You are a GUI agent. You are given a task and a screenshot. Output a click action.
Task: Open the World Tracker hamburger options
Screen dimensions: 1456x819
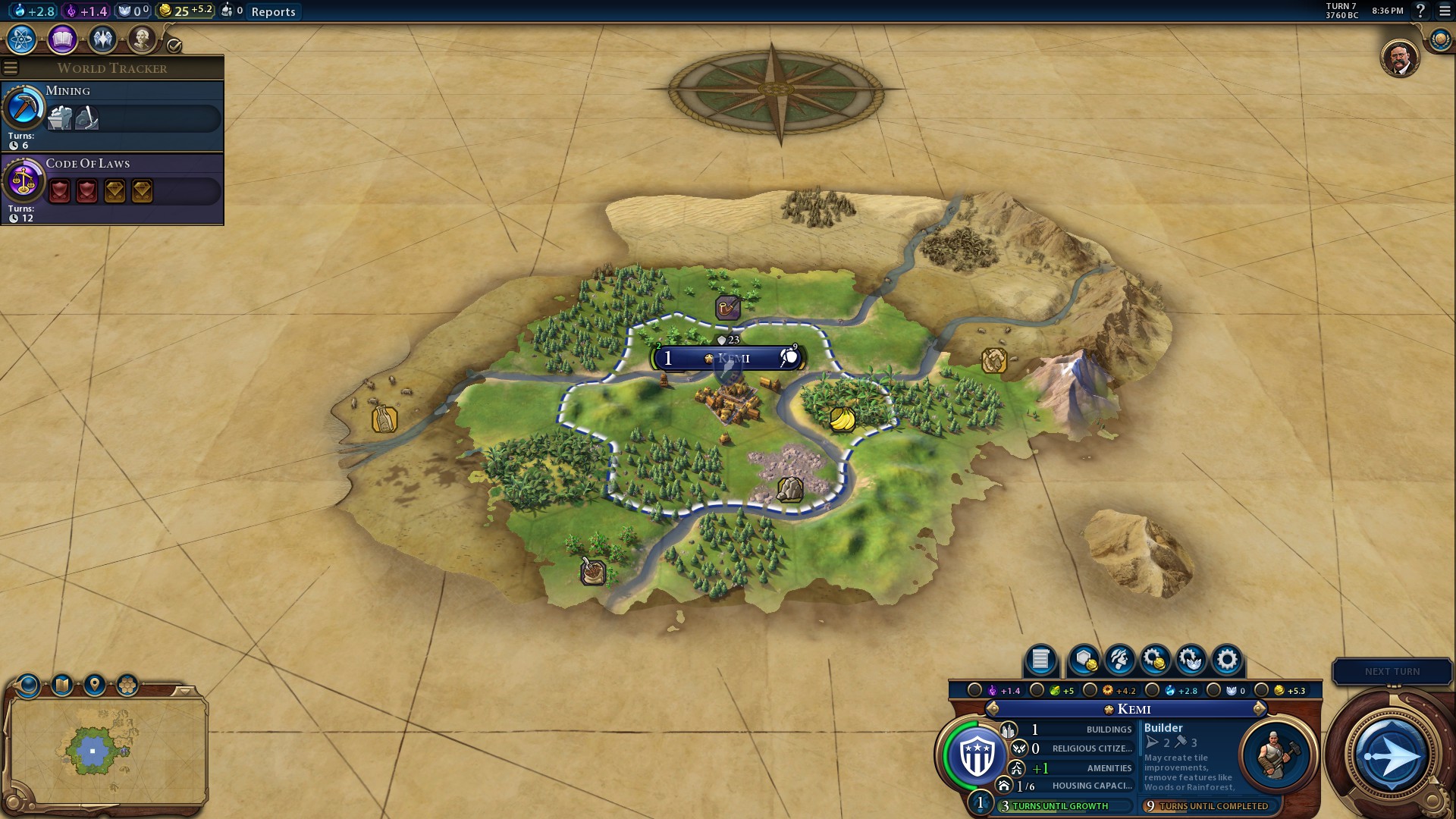click(x=10, y=67)
